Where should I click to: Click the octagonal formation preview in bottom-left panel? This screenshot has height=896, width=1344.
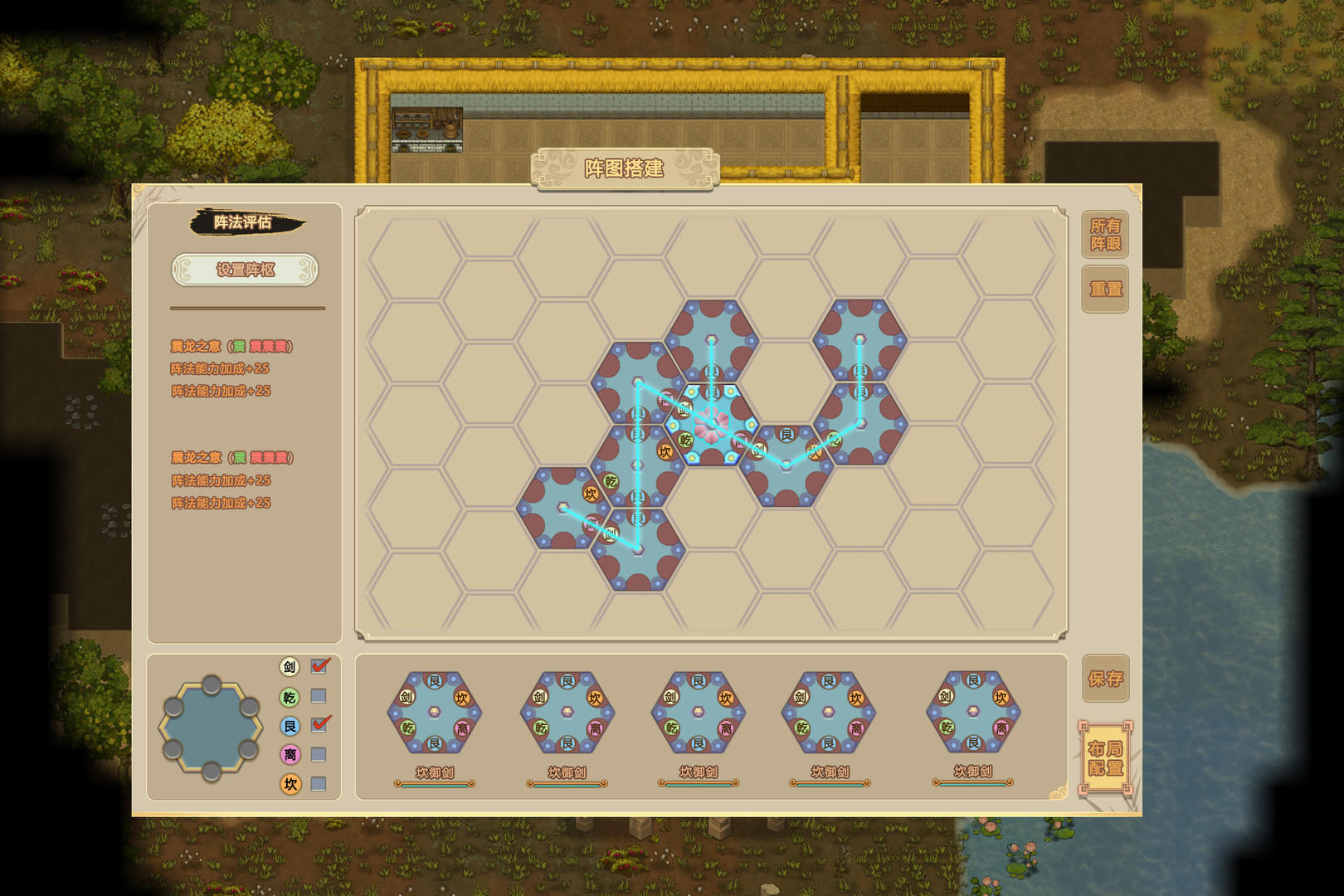(x=212, y=728)
